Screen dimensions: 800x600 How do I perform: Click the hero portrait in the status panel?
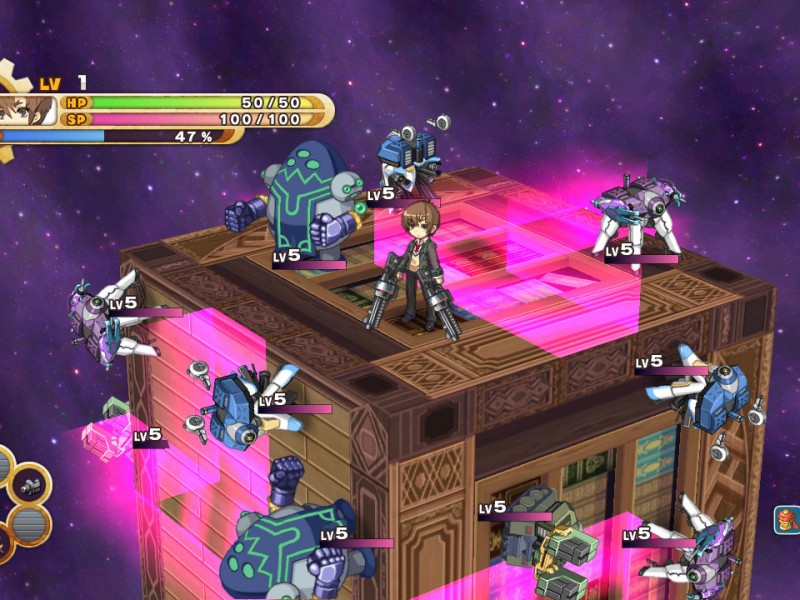click(24, 109)
